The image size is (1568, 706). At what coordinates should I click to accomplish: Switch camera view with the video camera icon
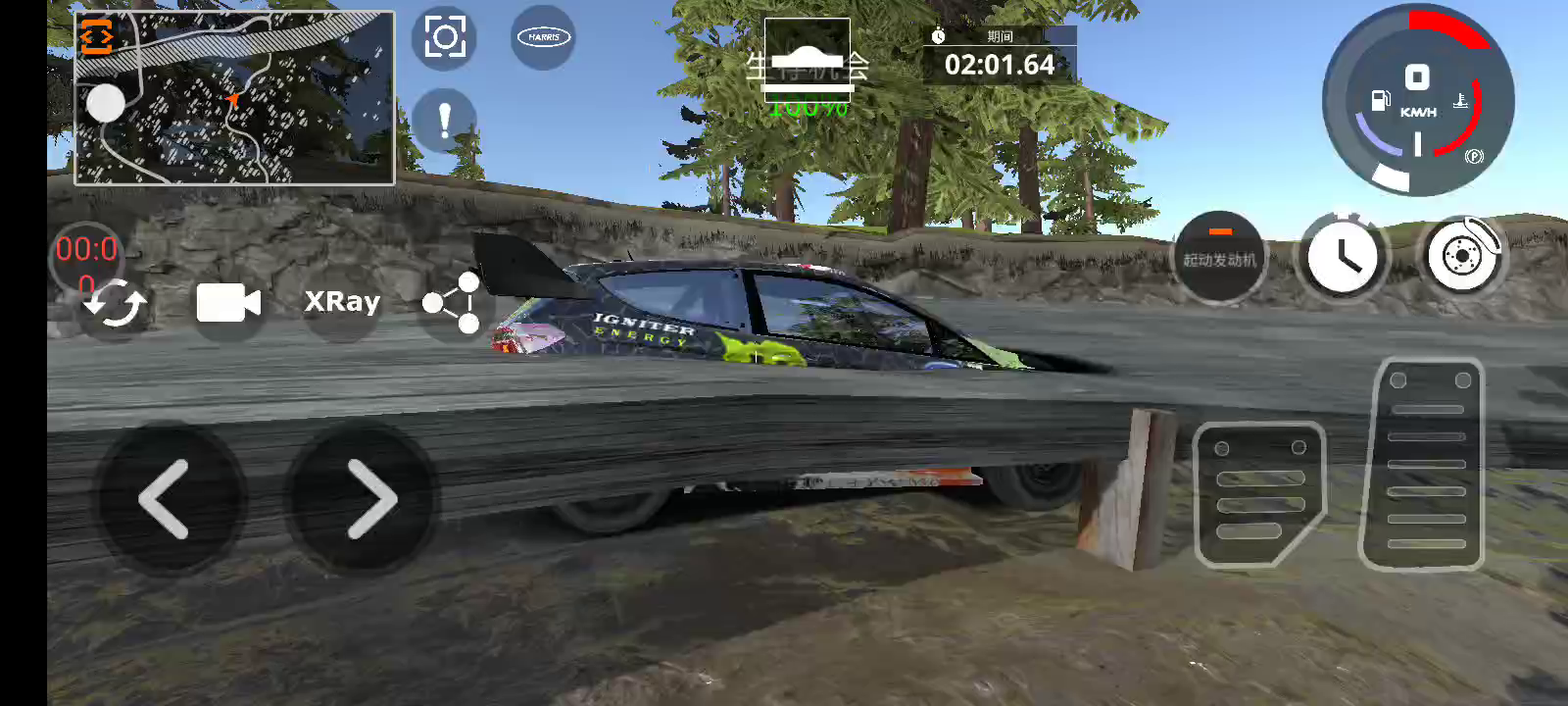click(228, 304)
